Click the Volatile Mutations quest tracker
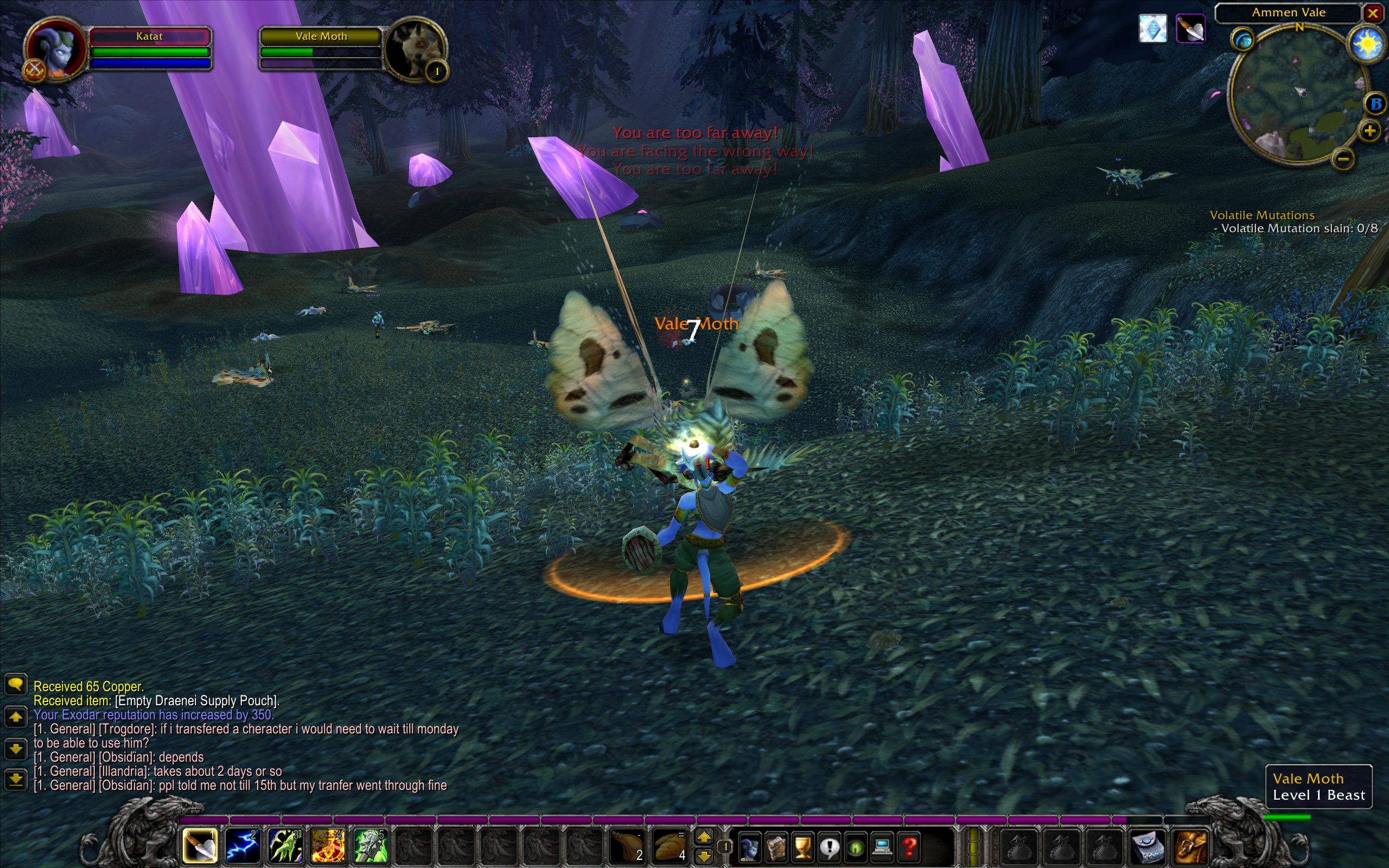Image resolution: width=1389 pixels, height=868 pixels. (1261, 215)
